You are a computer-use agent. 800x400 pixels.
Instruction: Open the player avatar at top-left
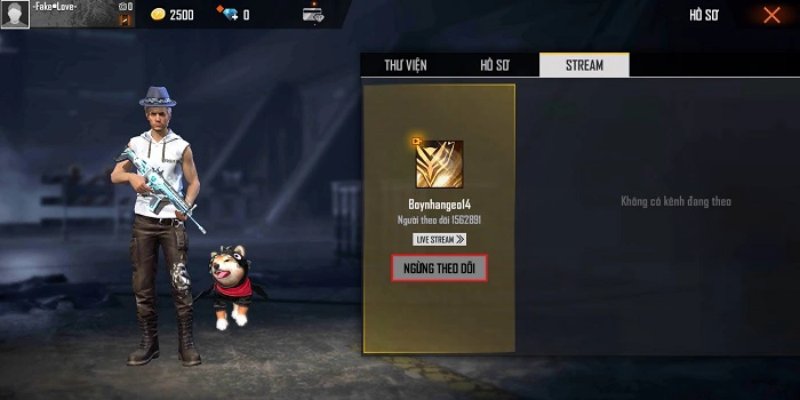15,14
